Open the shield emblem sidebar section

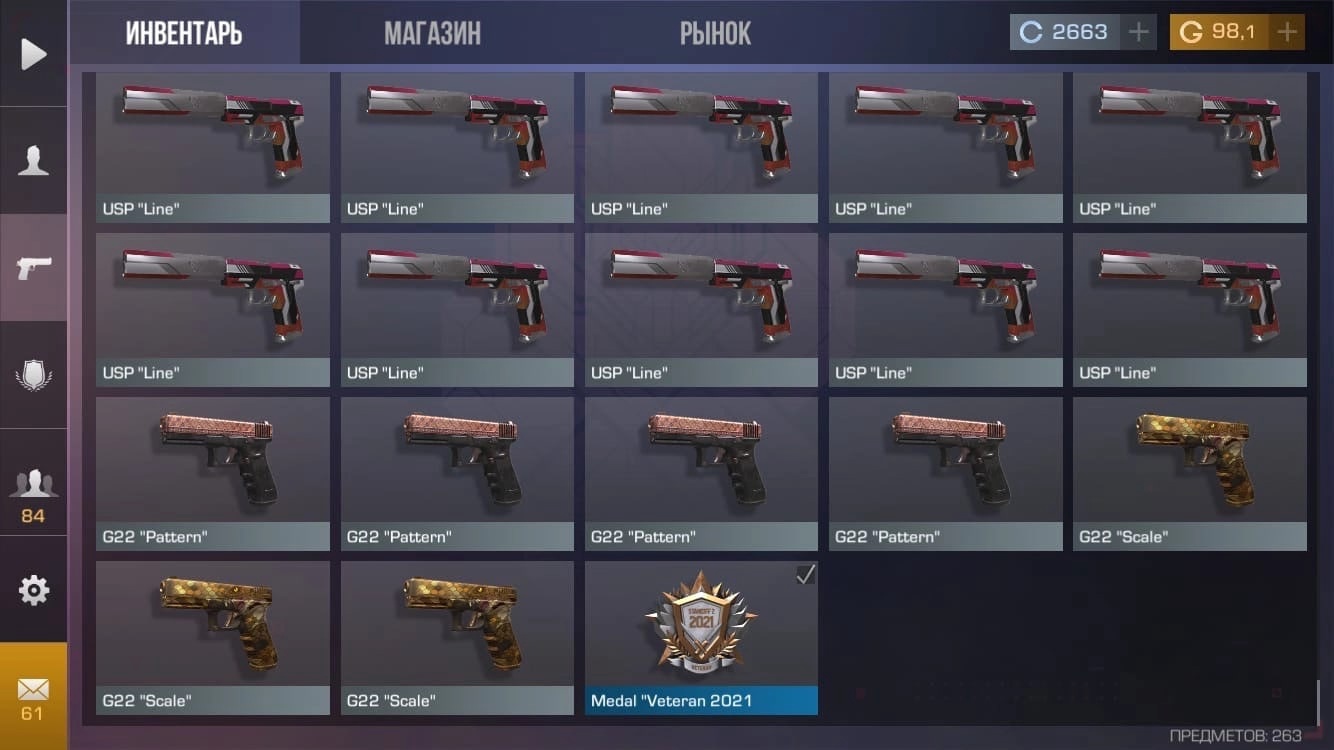34,375
